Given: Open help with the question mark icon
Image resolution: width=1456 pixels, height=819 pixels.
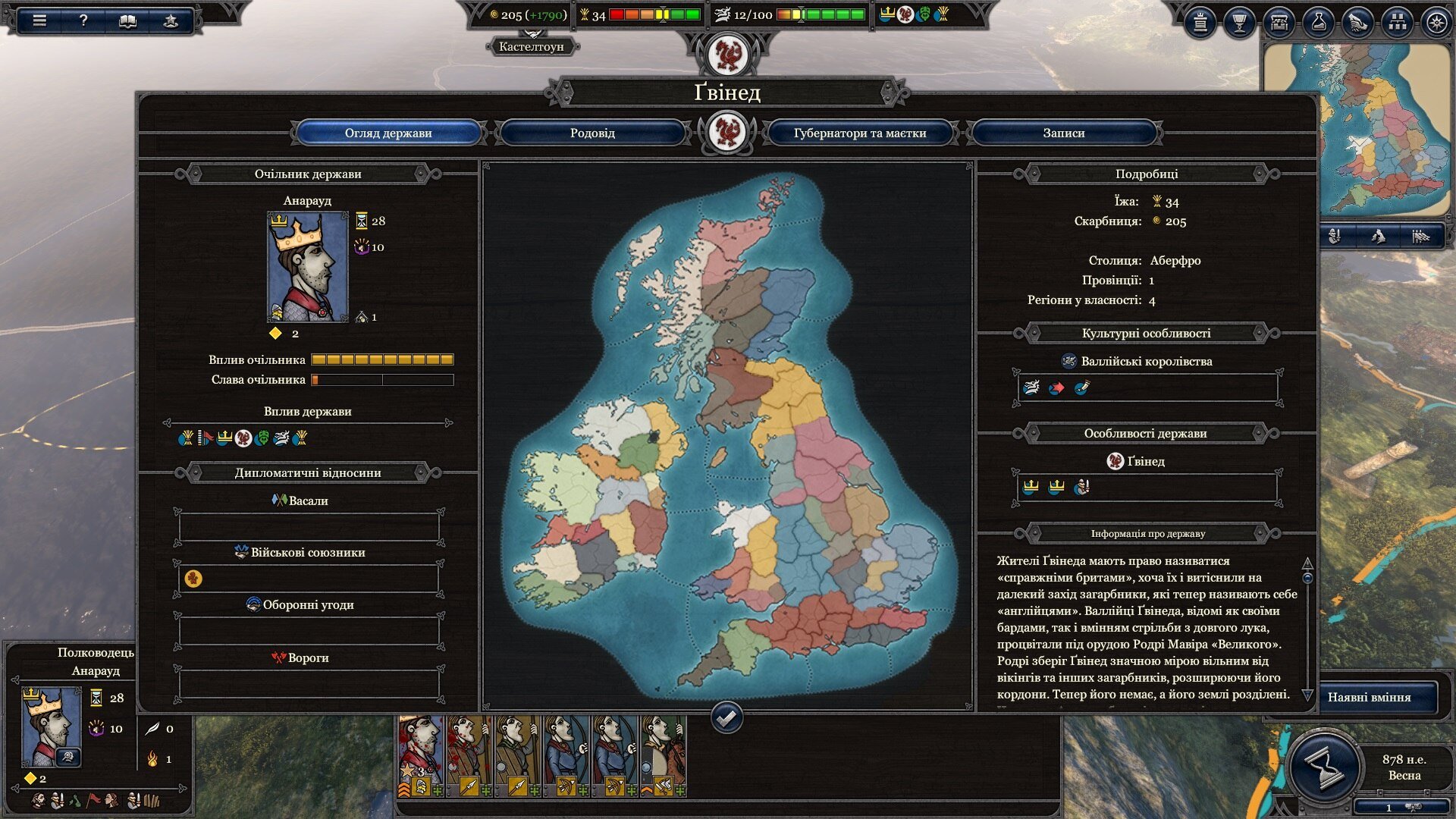Looking at the screenshot, I should (x=83, y=20).
